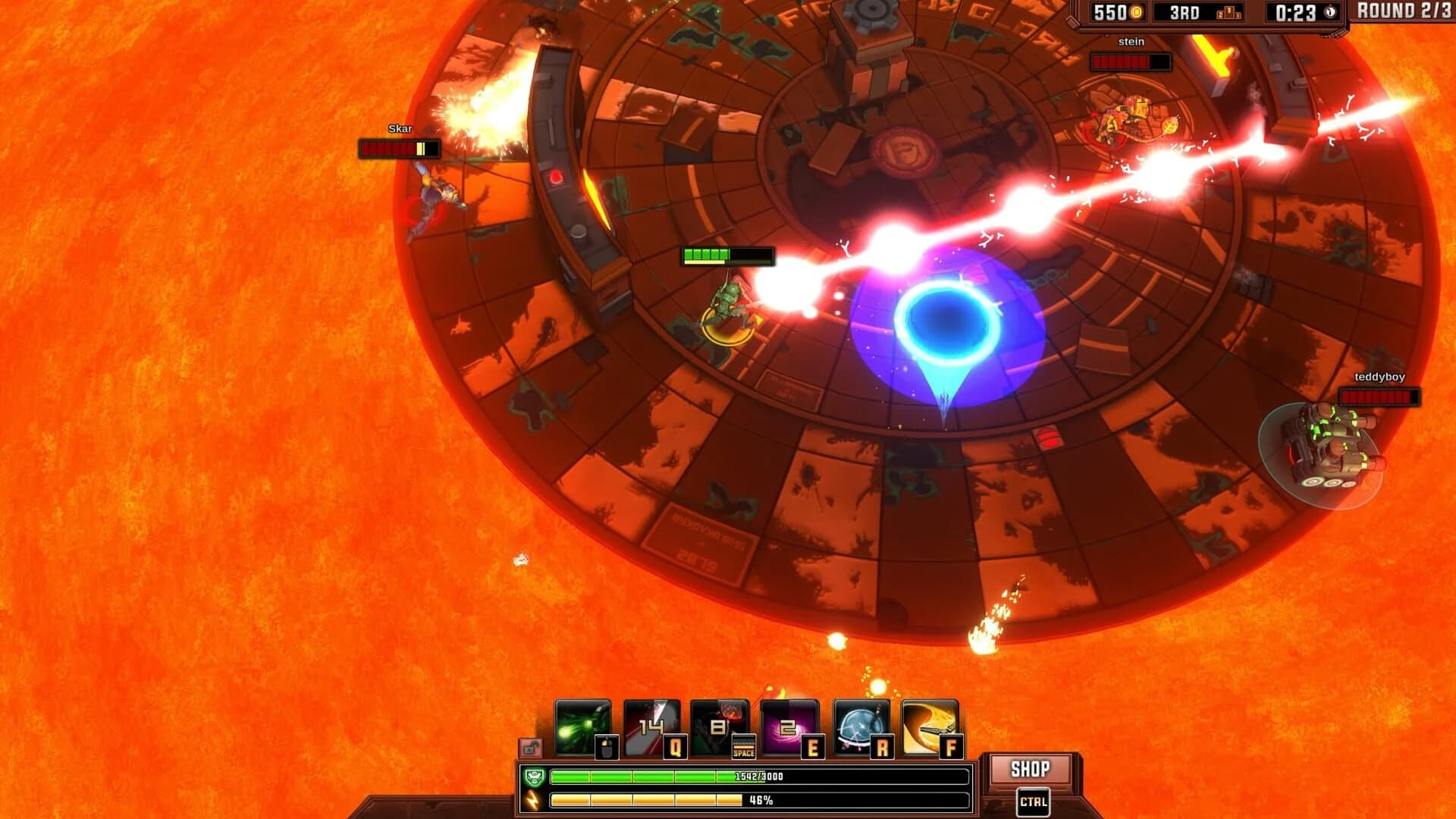Click the coin icon beside the 550 counter
1456x819 pixels.
pyautogui.click(x=1135, y=12)
